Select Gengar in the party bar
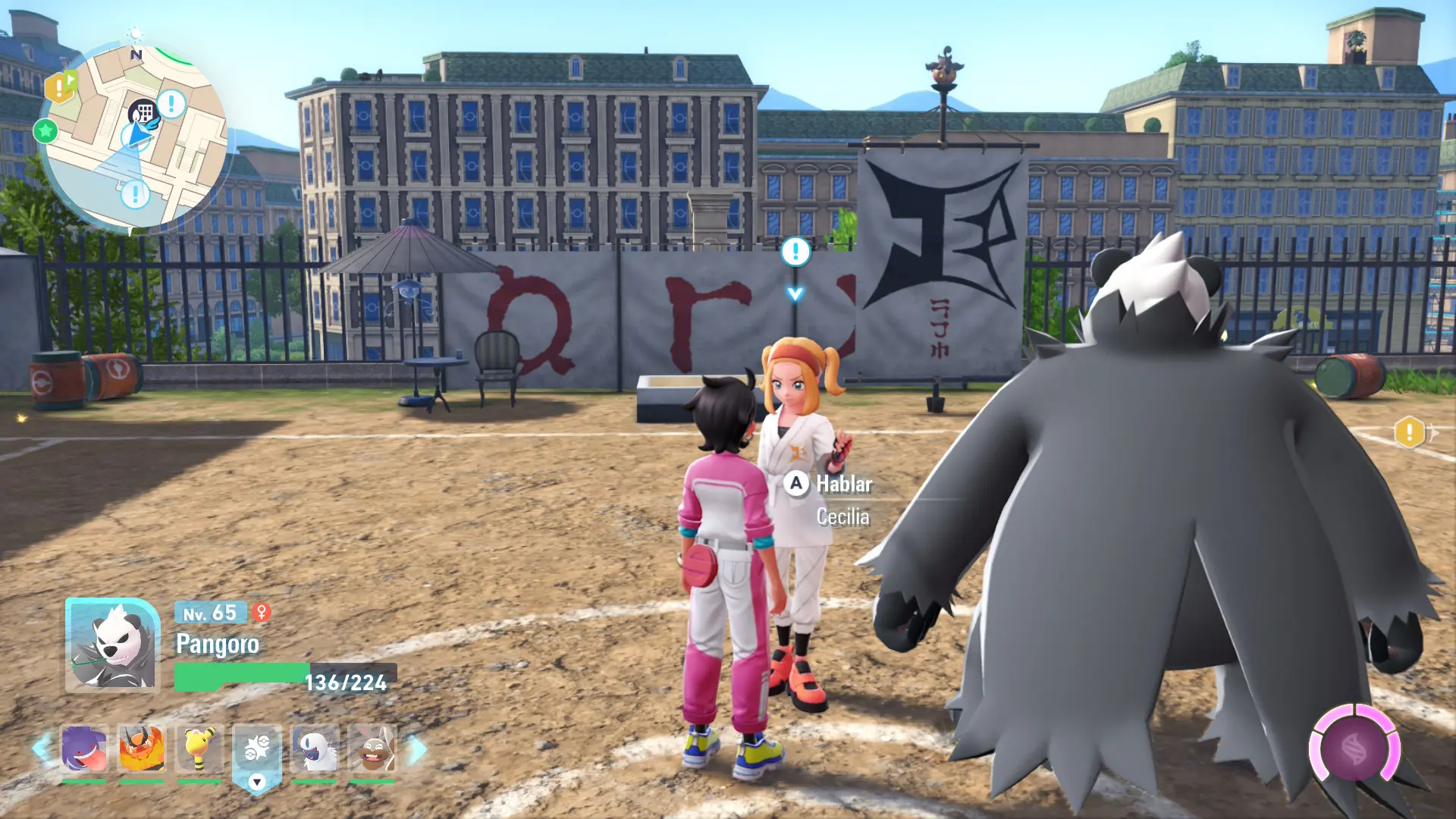The height and width of the screenshot is (819, 1456). coord(83,748)
